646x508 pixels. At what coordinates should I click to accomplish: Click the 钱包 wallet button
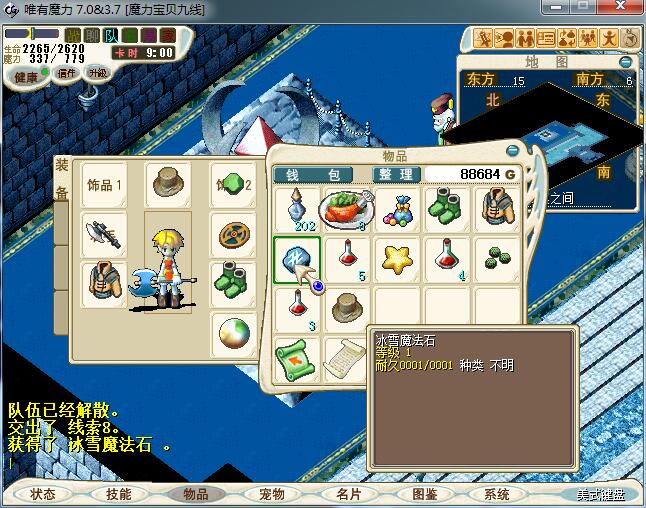click(313, 174)
